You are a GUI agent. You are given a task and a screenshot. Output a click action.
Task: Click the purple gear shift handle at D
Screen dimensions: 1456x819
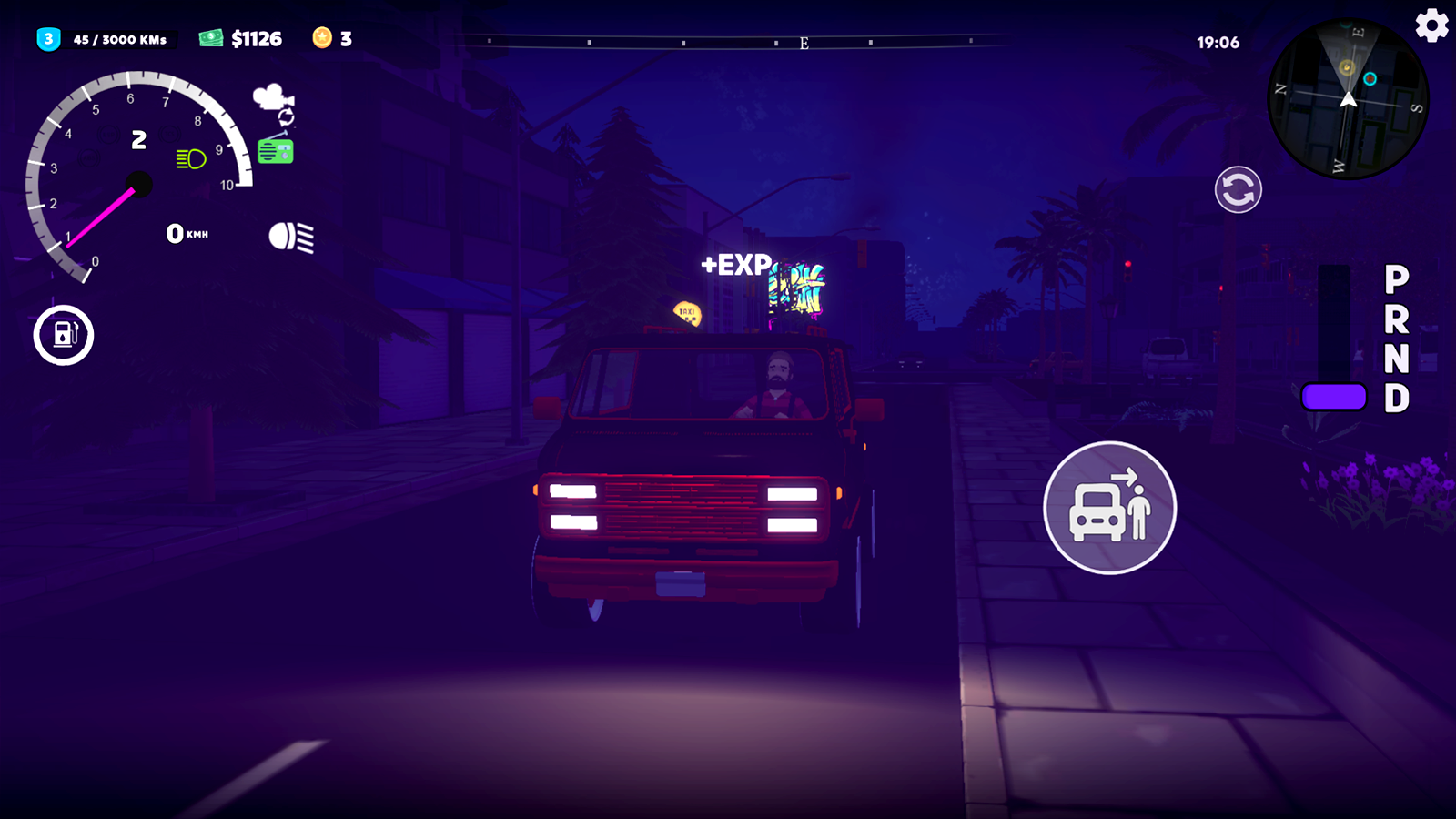coord(1332,398)
